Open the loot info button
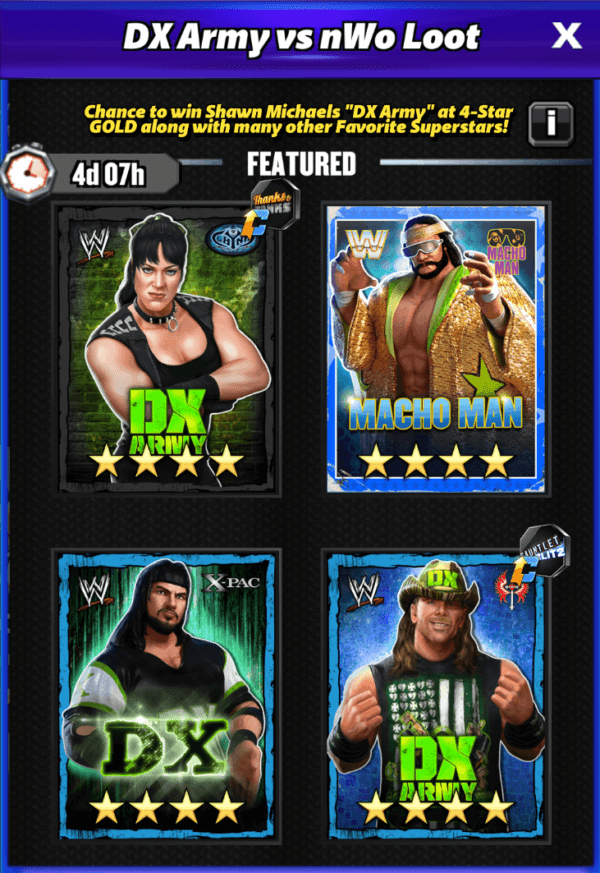Screen dimensions: 600x873 pyautogui.click(x=550, y=122)
